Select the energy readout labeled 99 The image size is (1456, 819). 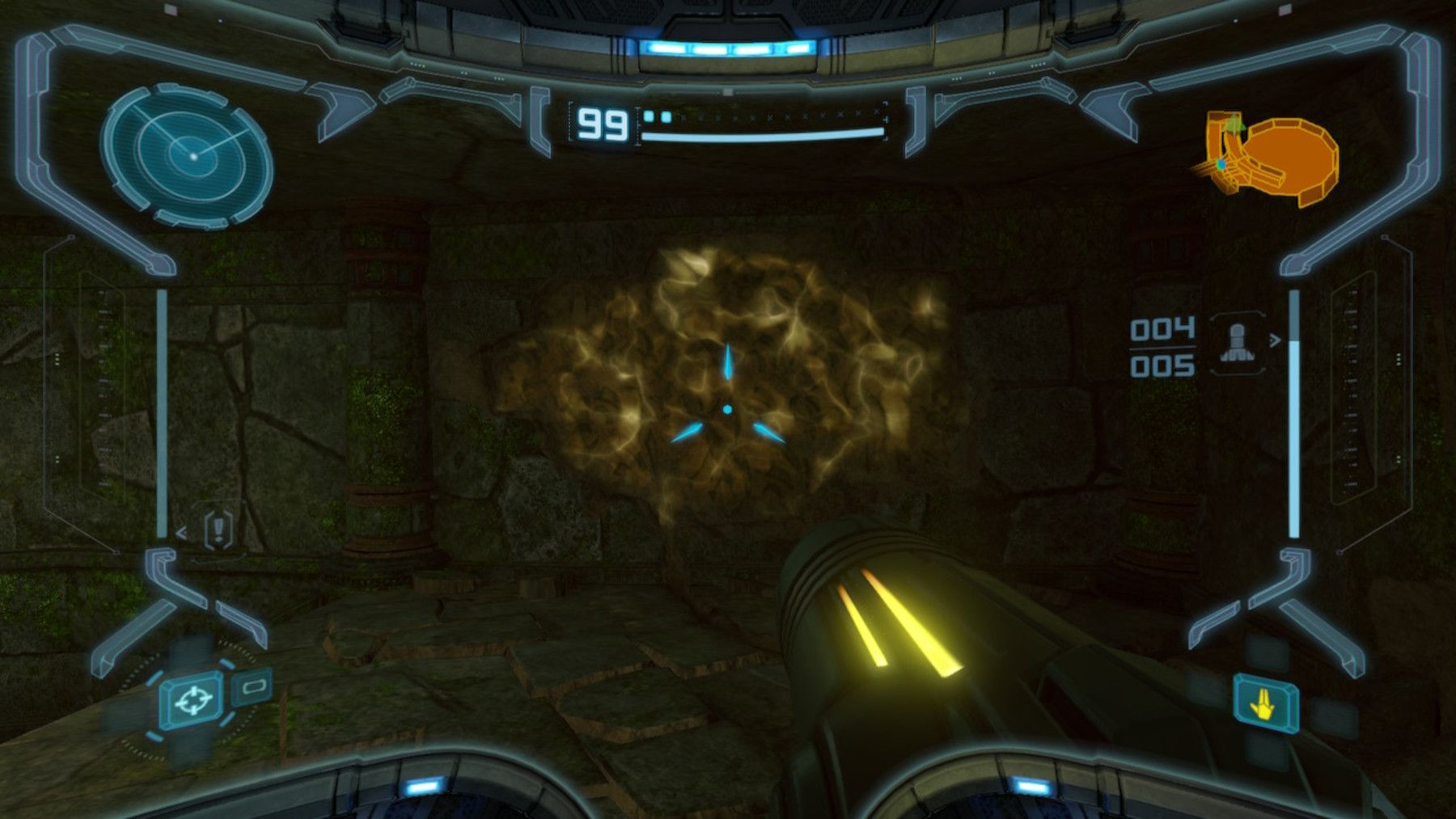[x=603, y=123]
